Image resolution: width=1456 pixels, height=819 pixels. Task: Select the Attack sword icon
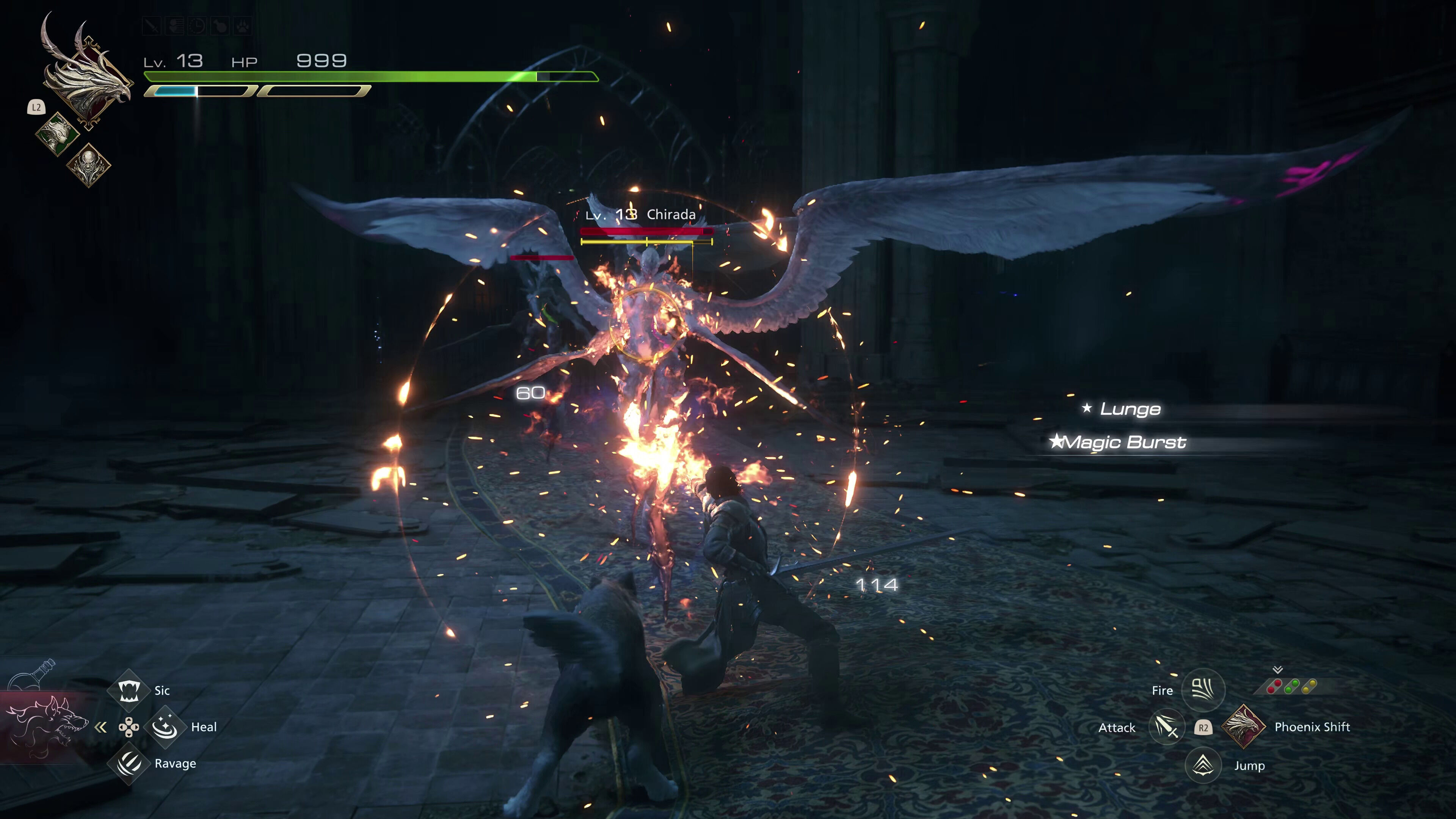1167,727
